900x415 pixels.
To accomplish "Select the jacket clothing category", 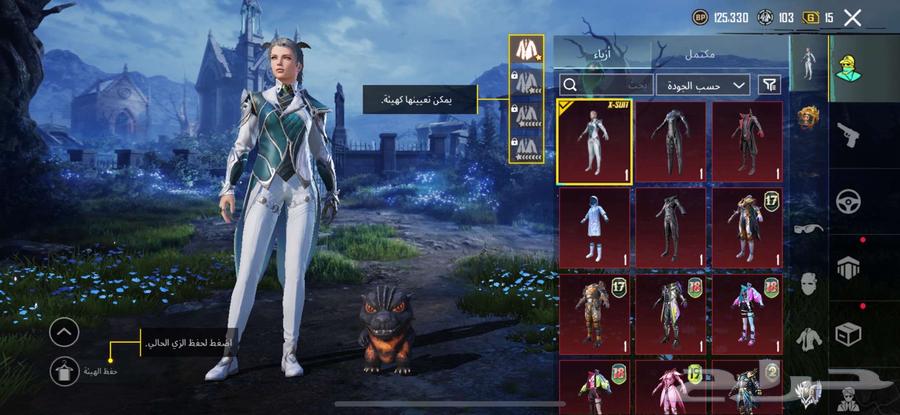I will click(x=808, y=337).
